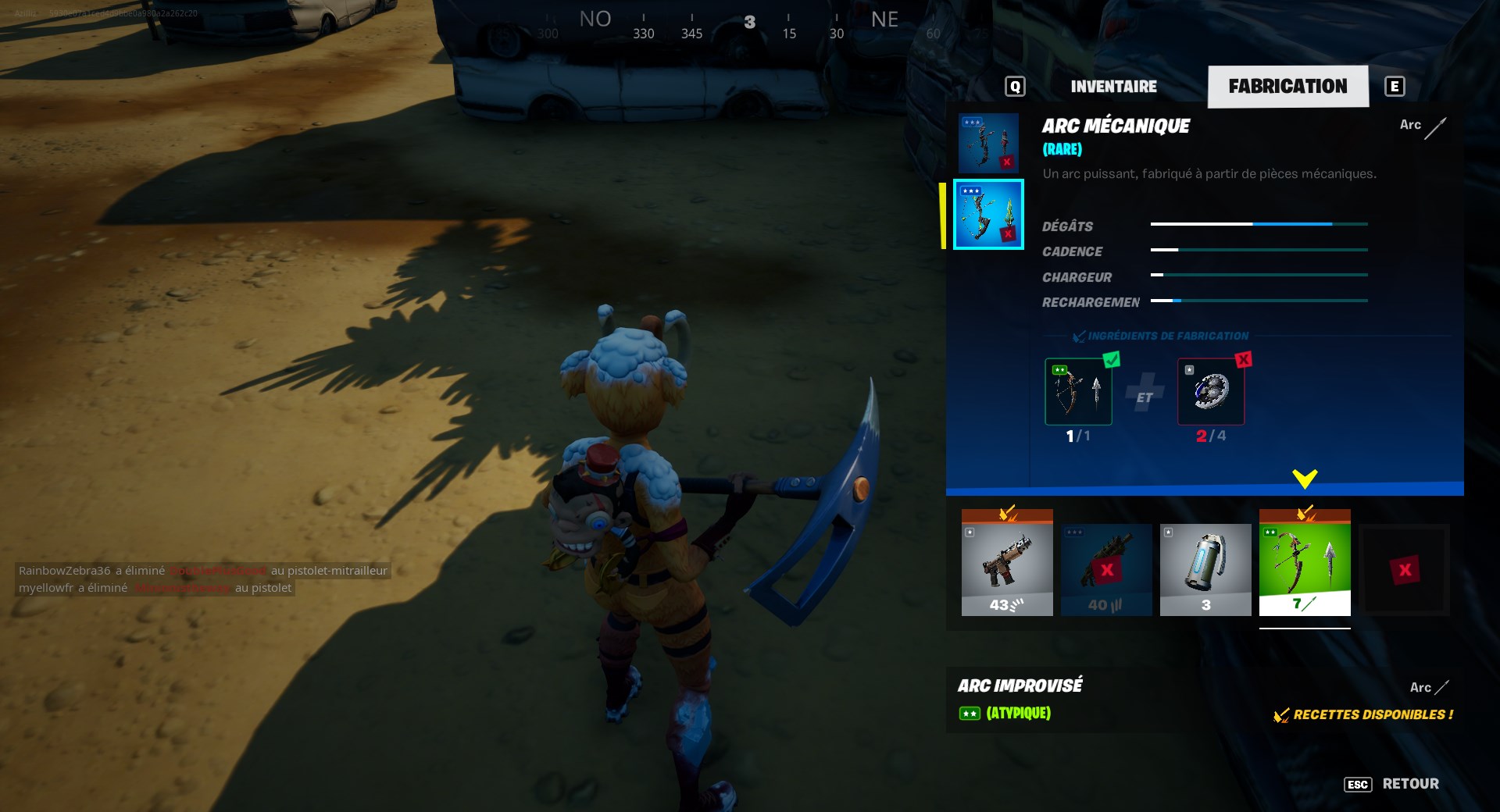This screenshot has width=1500, height=812.
Task: Click the Dégâts stat bar
Action: (1258, 225)
